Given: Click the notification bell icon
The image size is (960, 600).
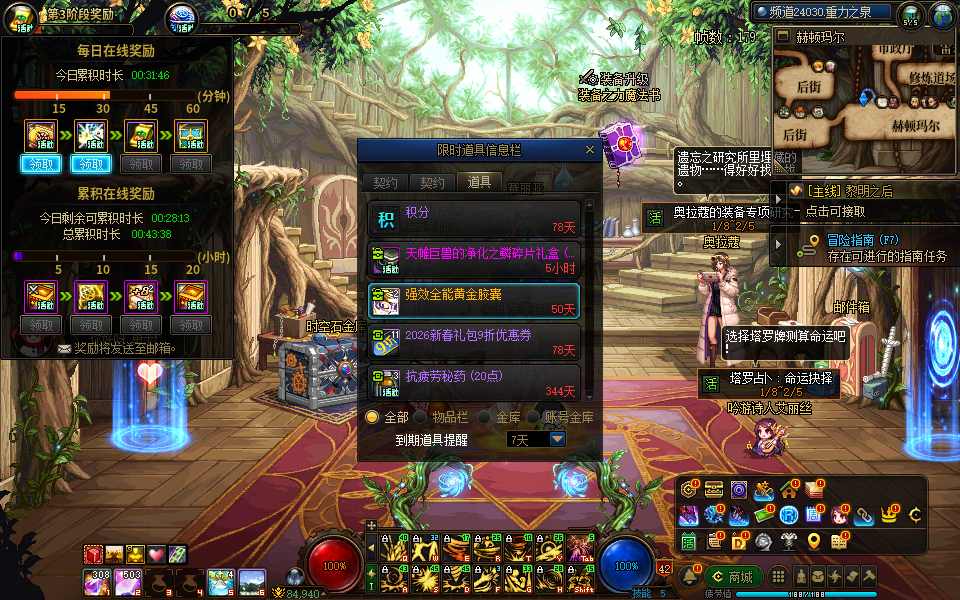Looking at the screenshot, I should click(689, 577).
